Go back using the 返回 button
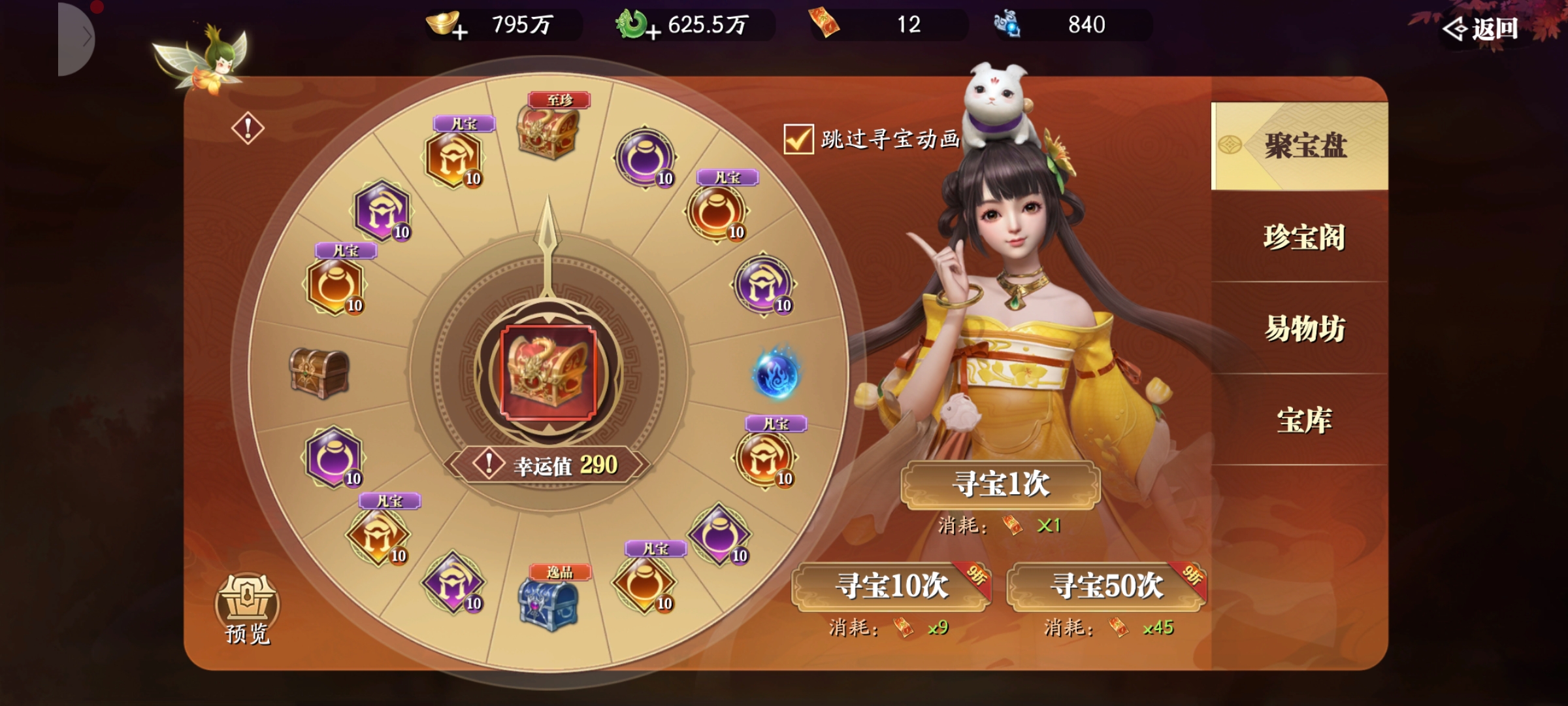The height and width of the screenshot is (706, 1568). point(1481,29)
